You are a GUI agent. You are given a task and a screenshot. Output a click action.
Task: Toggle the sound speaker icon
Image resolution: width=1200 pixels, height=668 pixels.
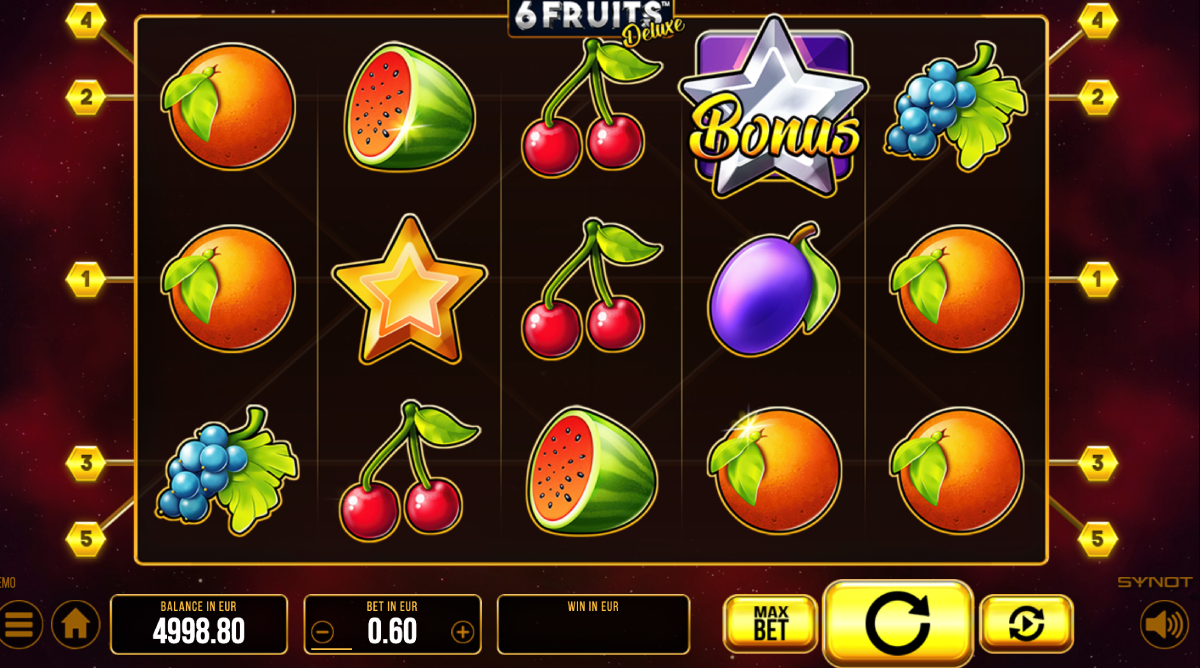click(x=1164, y=625)
